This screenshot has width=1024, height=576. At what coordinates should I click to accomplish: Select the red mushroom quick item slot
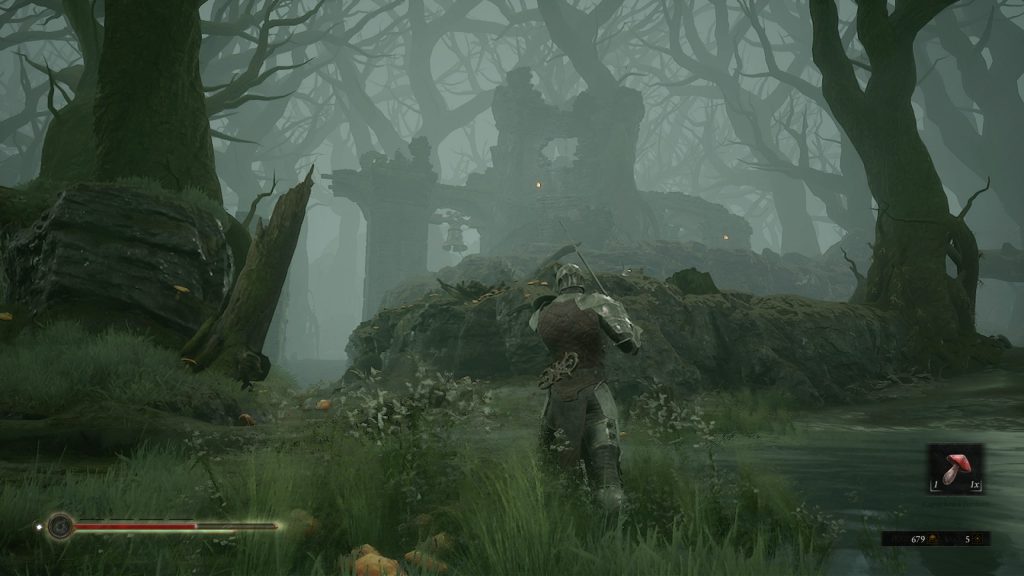tap(954, 469)
